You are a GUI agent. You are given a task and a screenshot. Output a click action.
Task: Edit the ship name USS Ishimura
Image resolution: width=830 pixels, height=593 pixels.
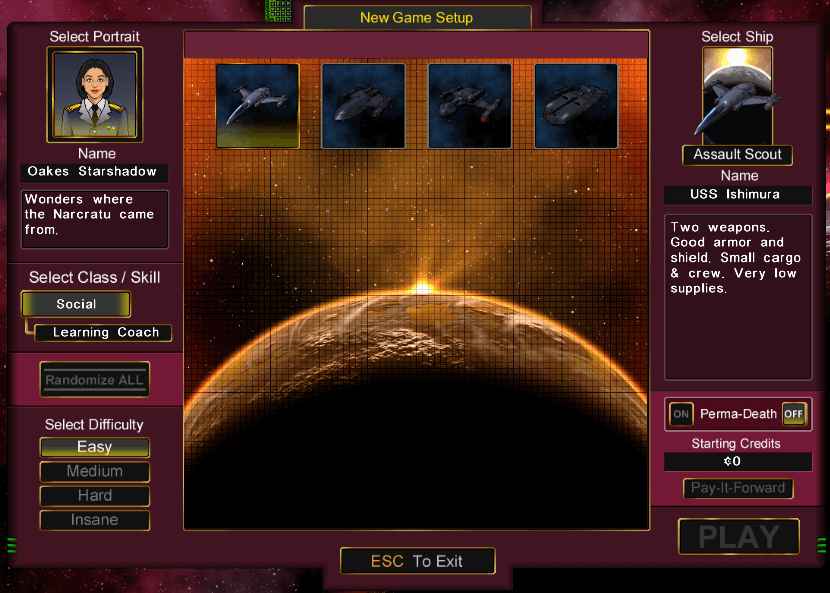(x=737, y=194)
